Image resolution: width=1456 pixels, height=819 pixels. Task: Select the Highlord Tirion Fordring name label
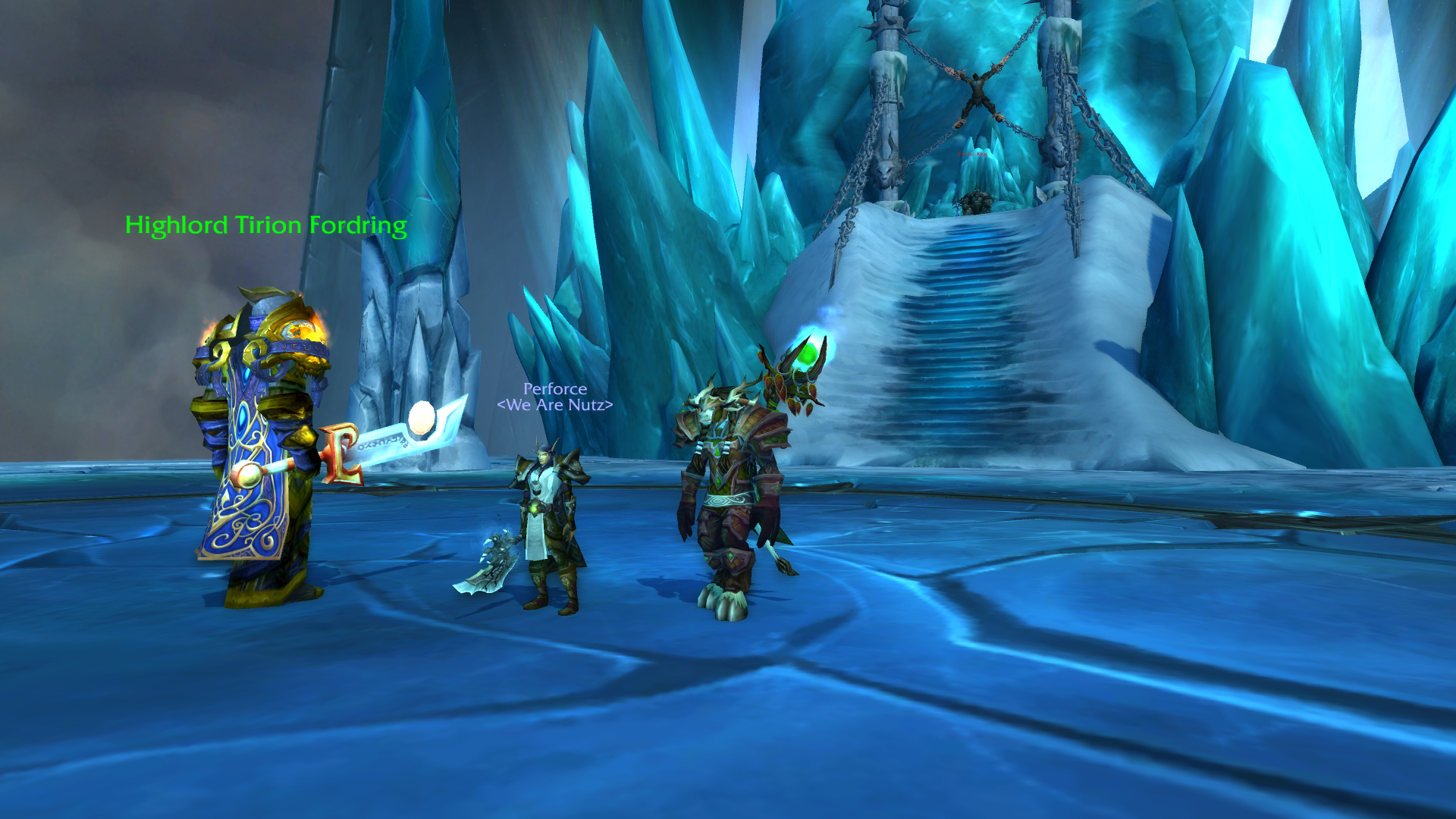[265, 225]
